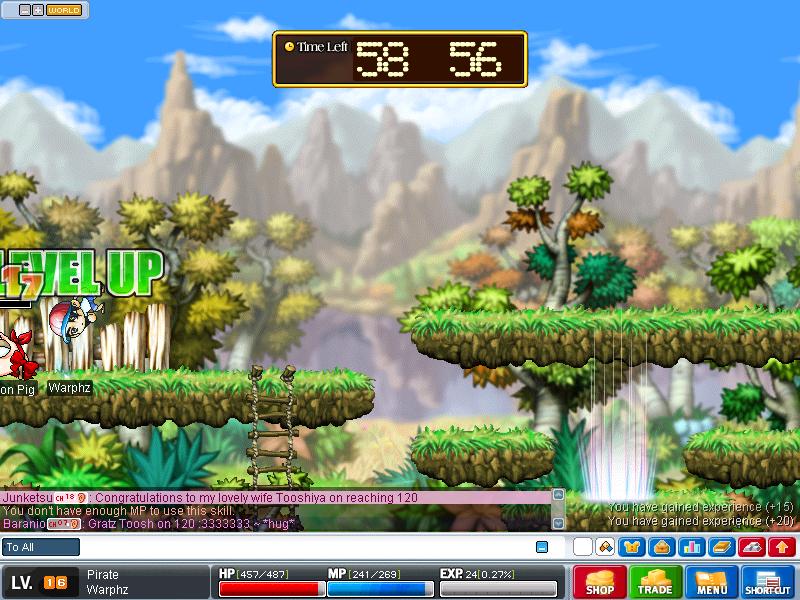800x600 pixels.
Task: Open the inventory bag icon
Action: click(661, 547)
